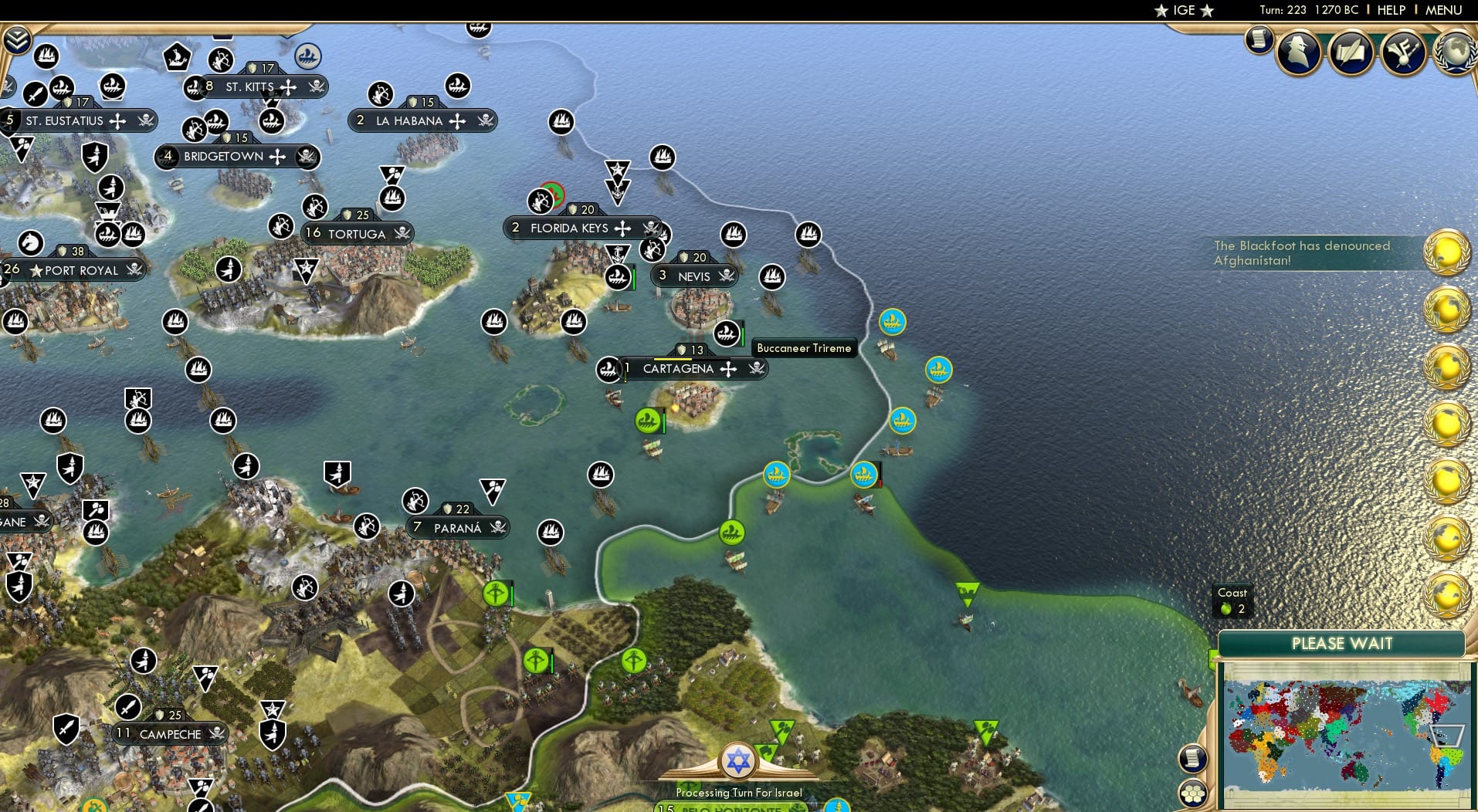Click the Cartagena city banner

click(x=678, y=369)
